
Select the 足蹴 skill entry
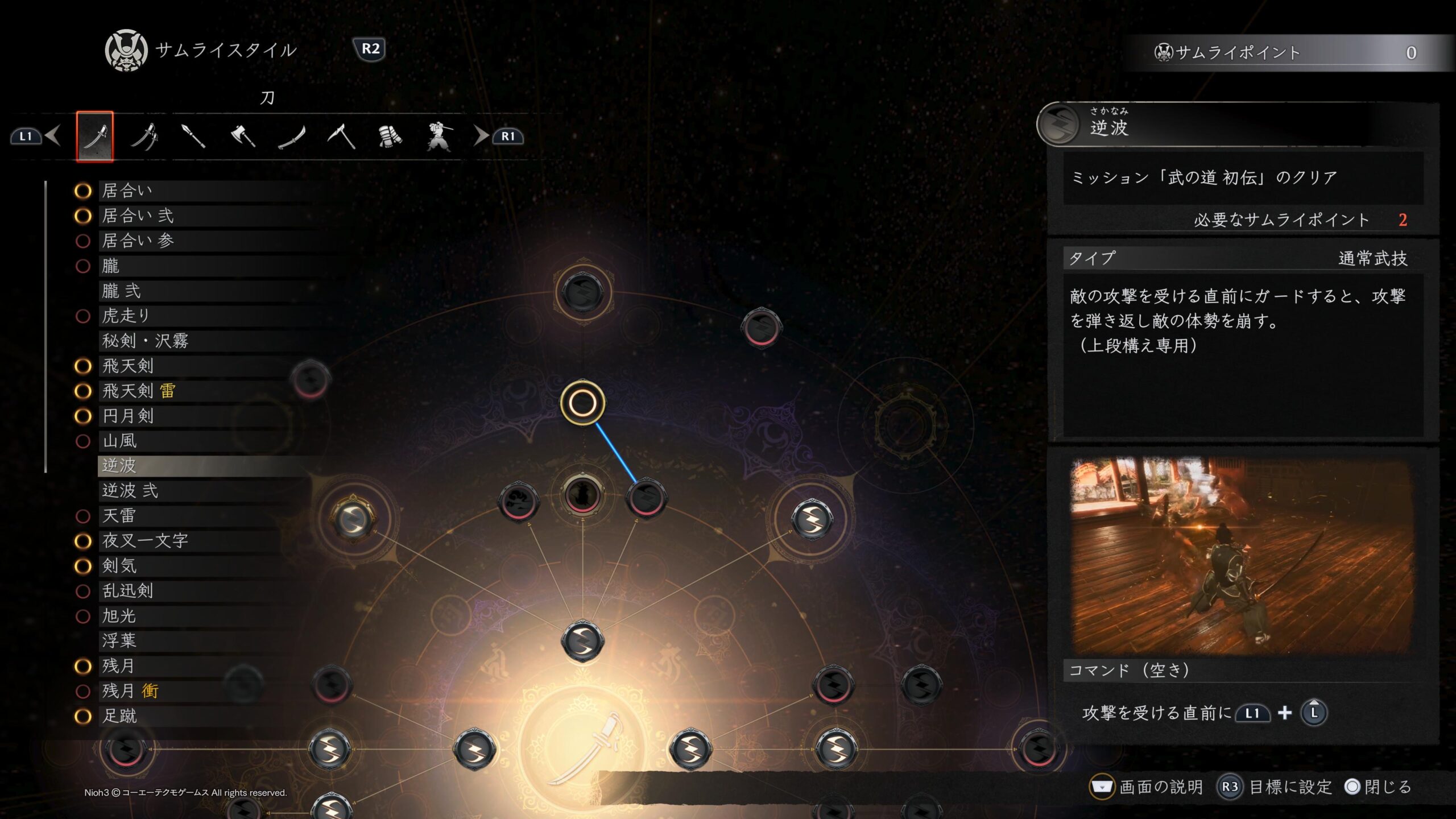tap(119, 716)
